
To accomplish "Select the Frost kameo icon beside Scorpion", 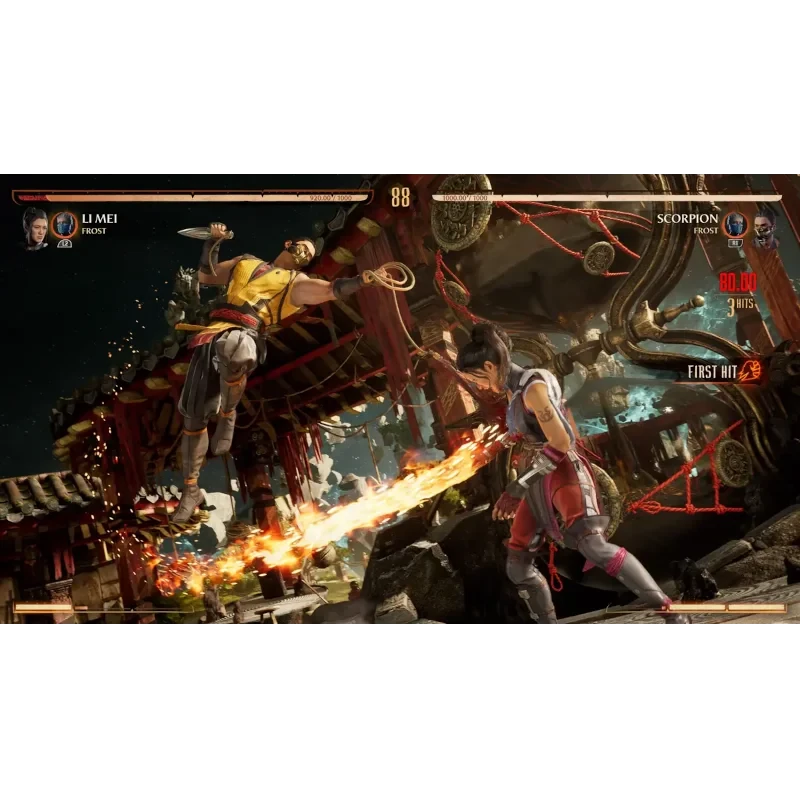I will [735, 225].
